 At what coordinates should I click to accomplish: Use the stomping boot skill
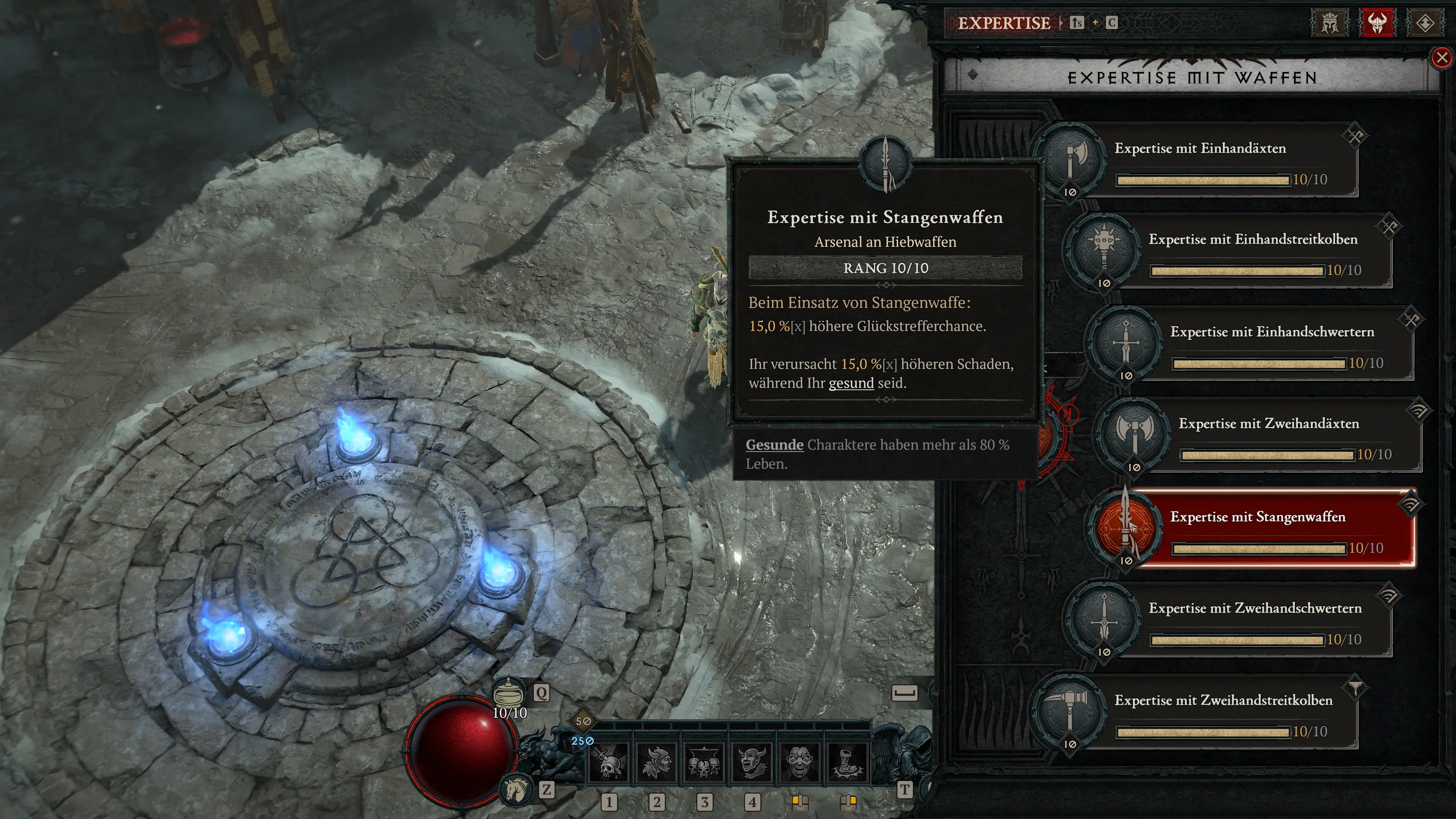tap(847, 763)
